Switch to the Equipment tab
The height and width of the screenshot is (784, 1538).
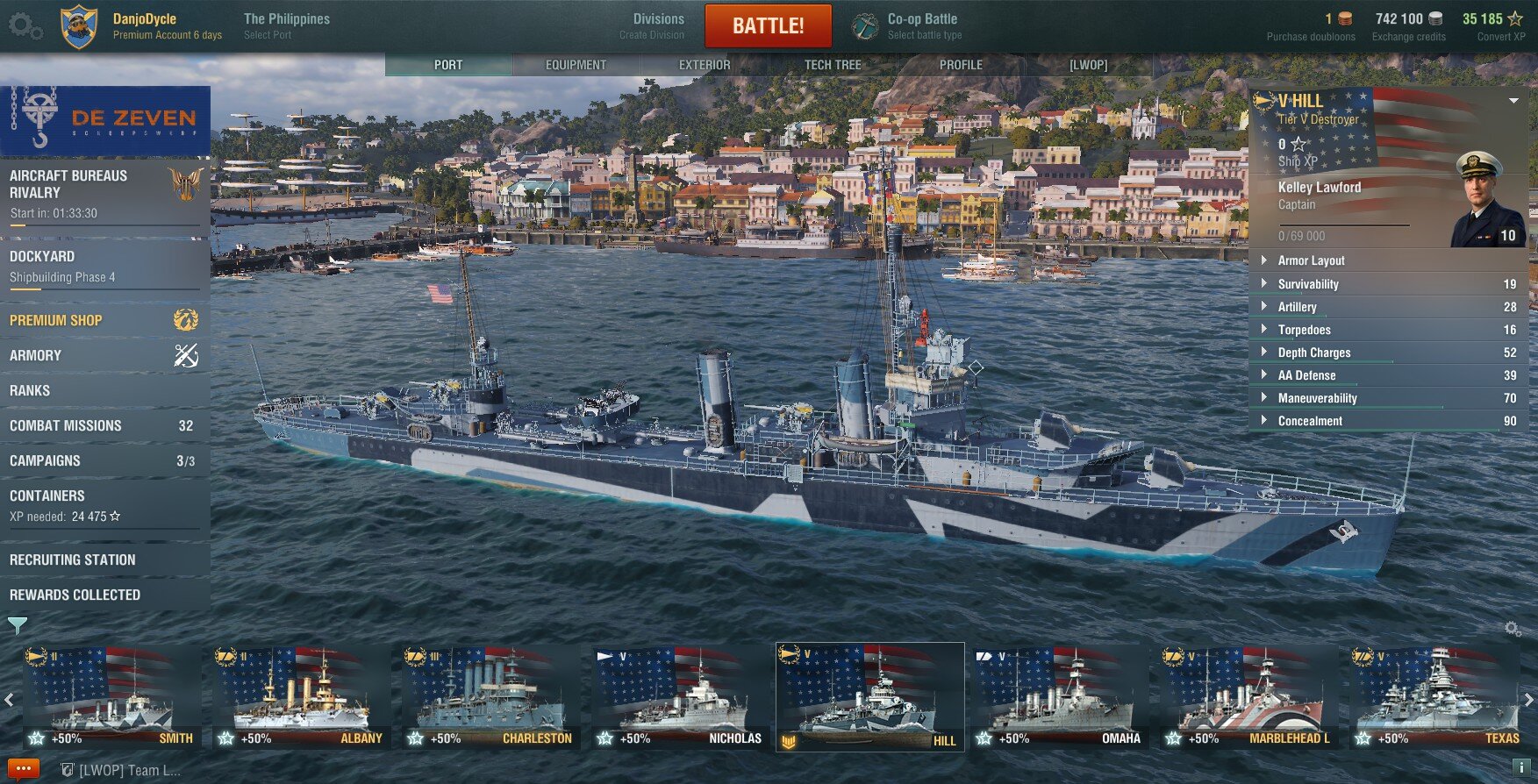coord(576,65)
